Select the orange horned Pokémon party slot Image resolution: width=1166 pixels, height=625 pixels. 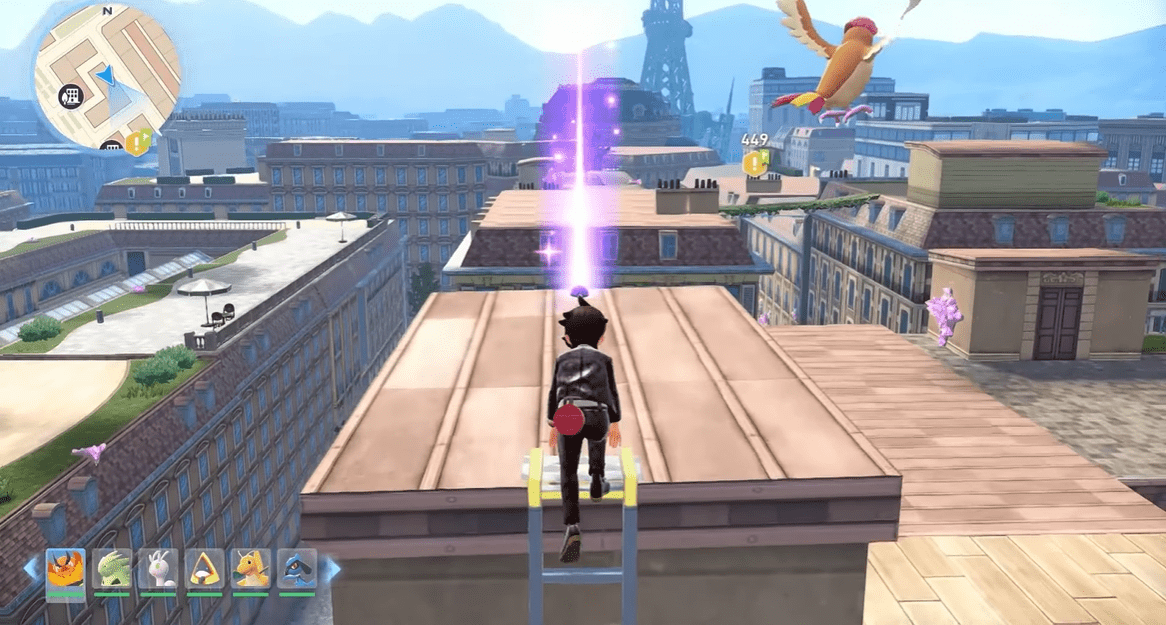[65, 568]
